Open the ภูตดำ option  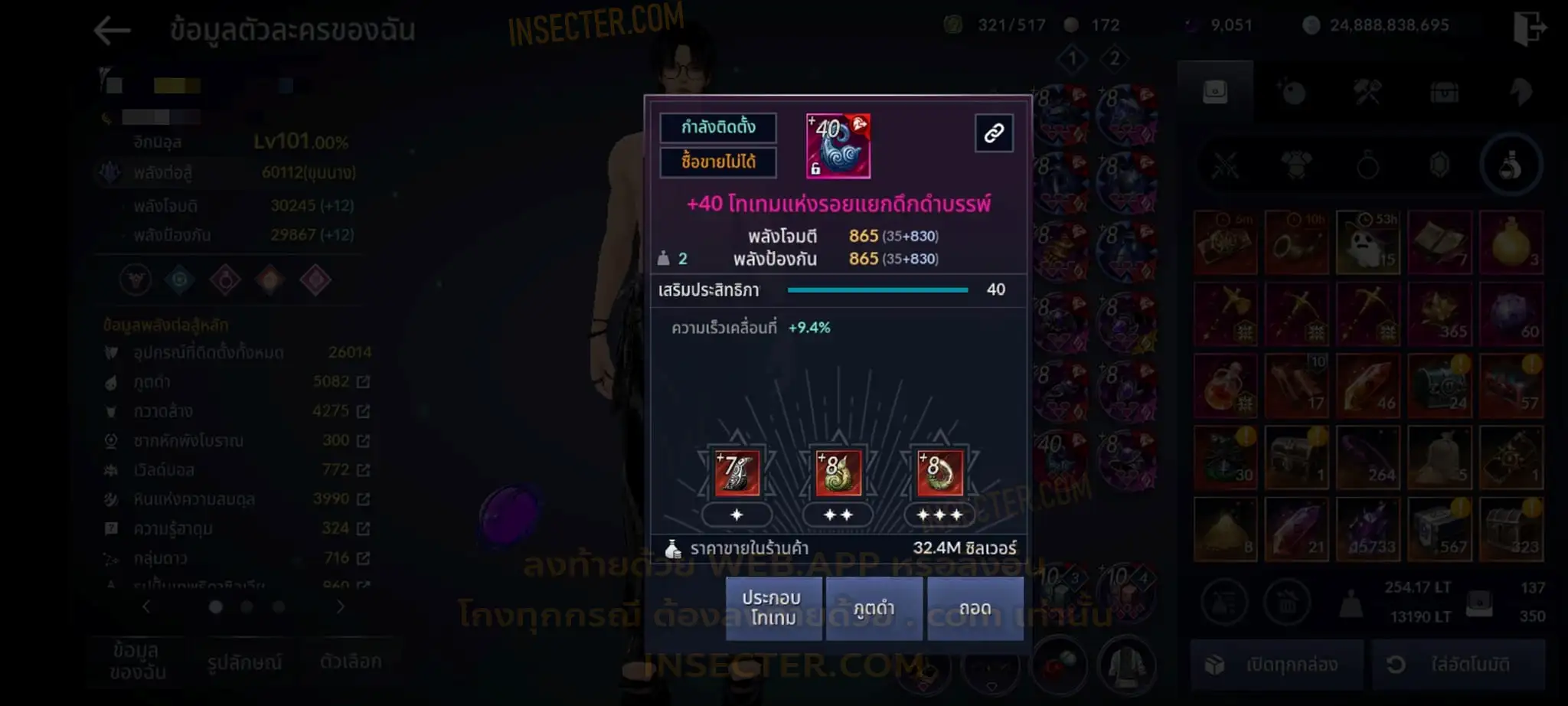click(x=874, y=608)
